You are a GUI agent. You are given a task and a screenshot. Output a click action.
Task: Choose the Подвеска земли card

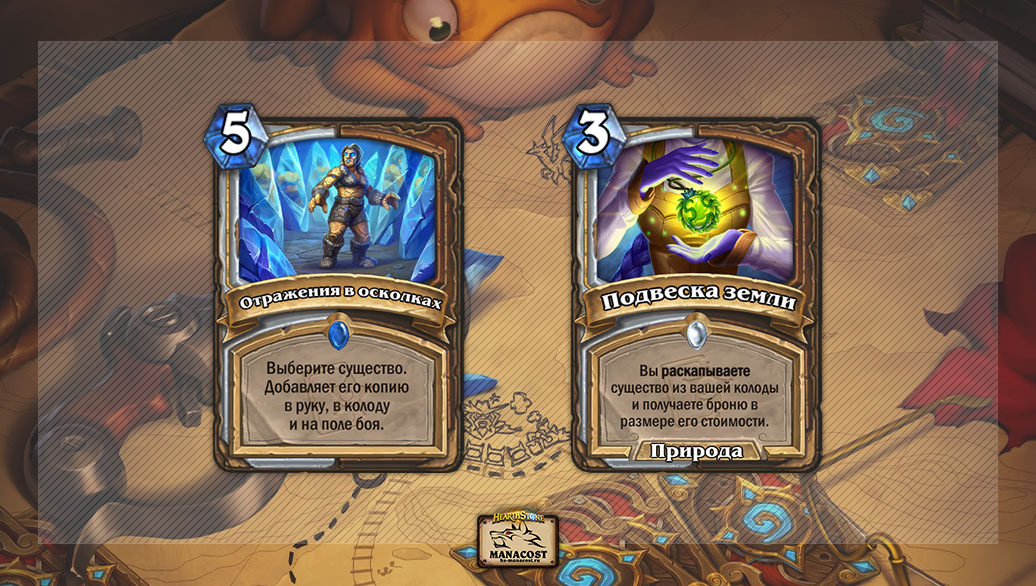click(x=696, y=295)
